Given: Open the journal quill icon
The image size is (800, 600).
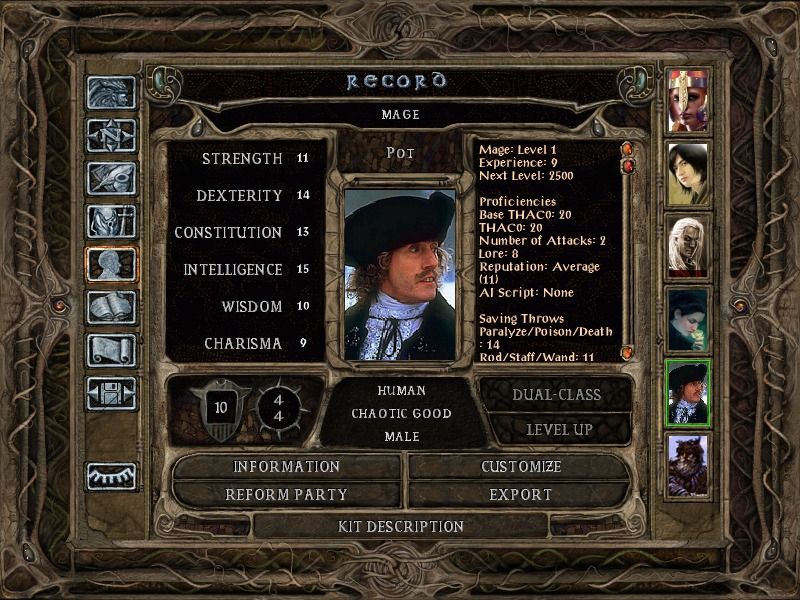Looking at the screenshot, I should coord(111,178).
